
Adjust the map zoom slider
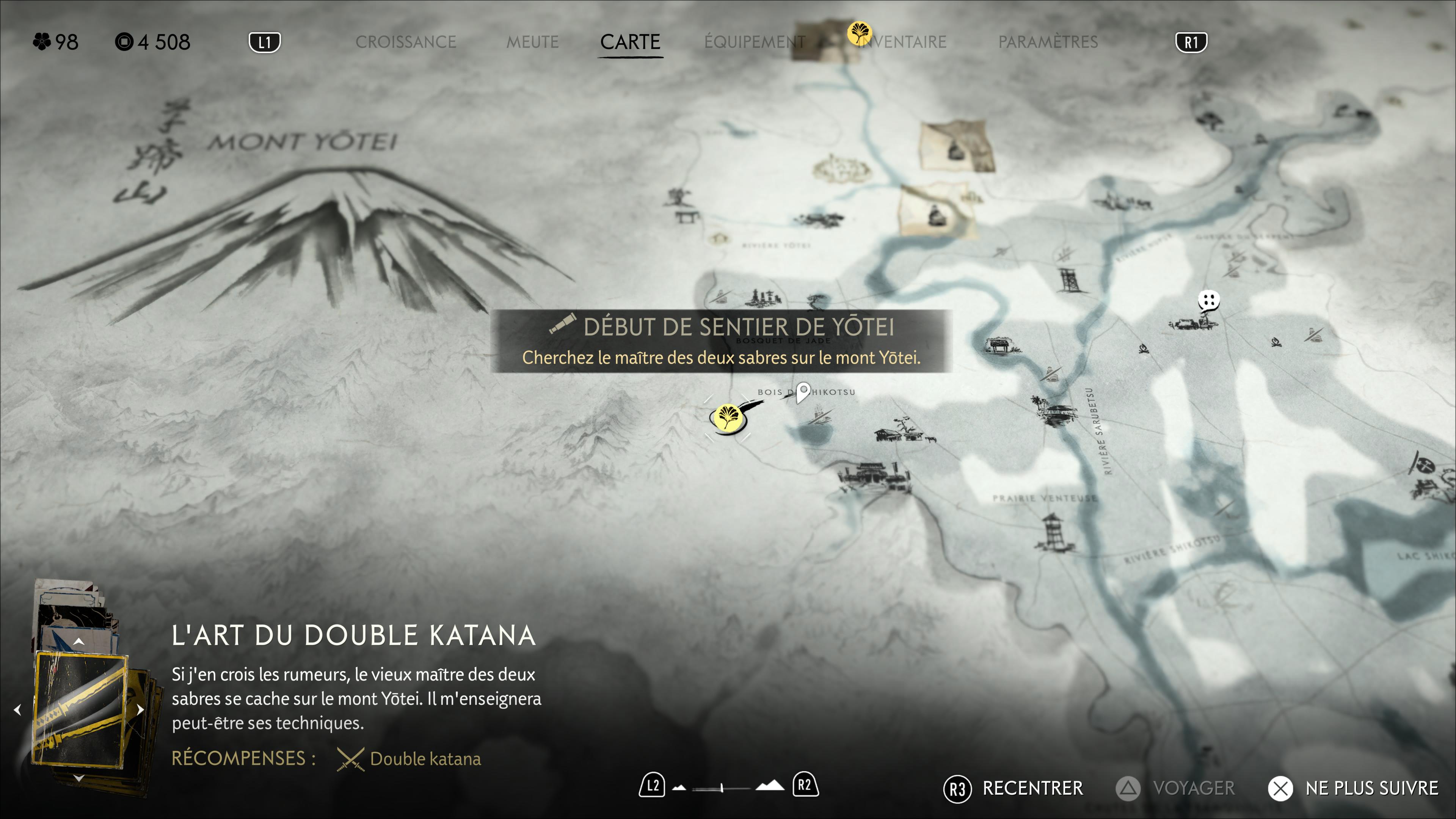(722, 788)
